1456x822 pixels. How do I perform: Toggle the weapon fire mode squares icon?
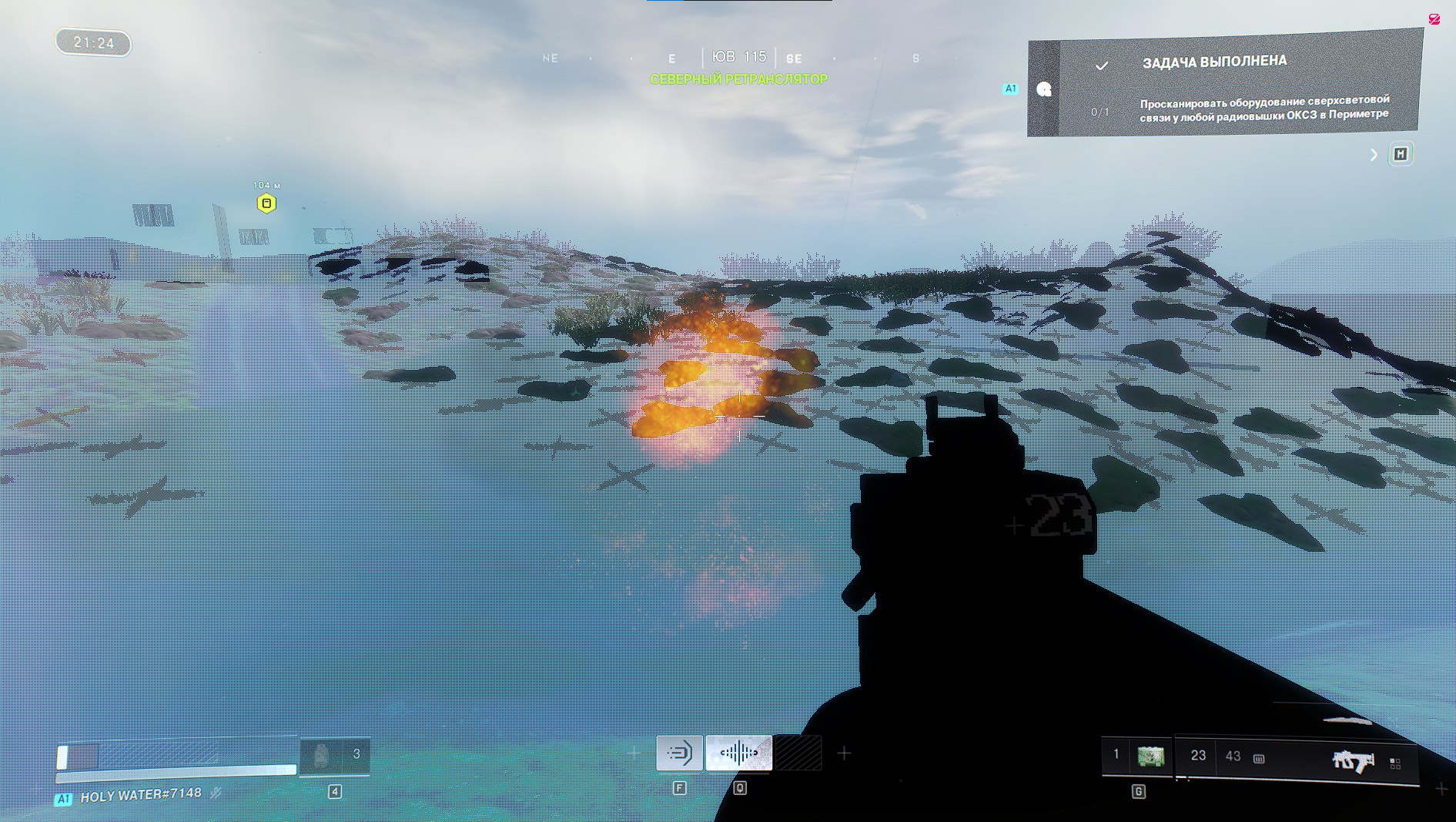(1395, 763)
